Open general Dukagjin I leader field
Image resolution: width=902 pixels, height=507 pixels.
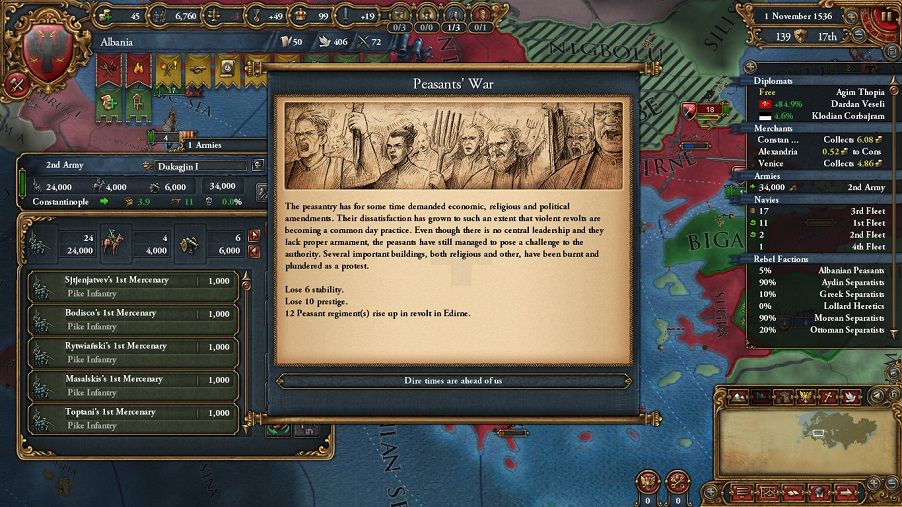[195, 165]
